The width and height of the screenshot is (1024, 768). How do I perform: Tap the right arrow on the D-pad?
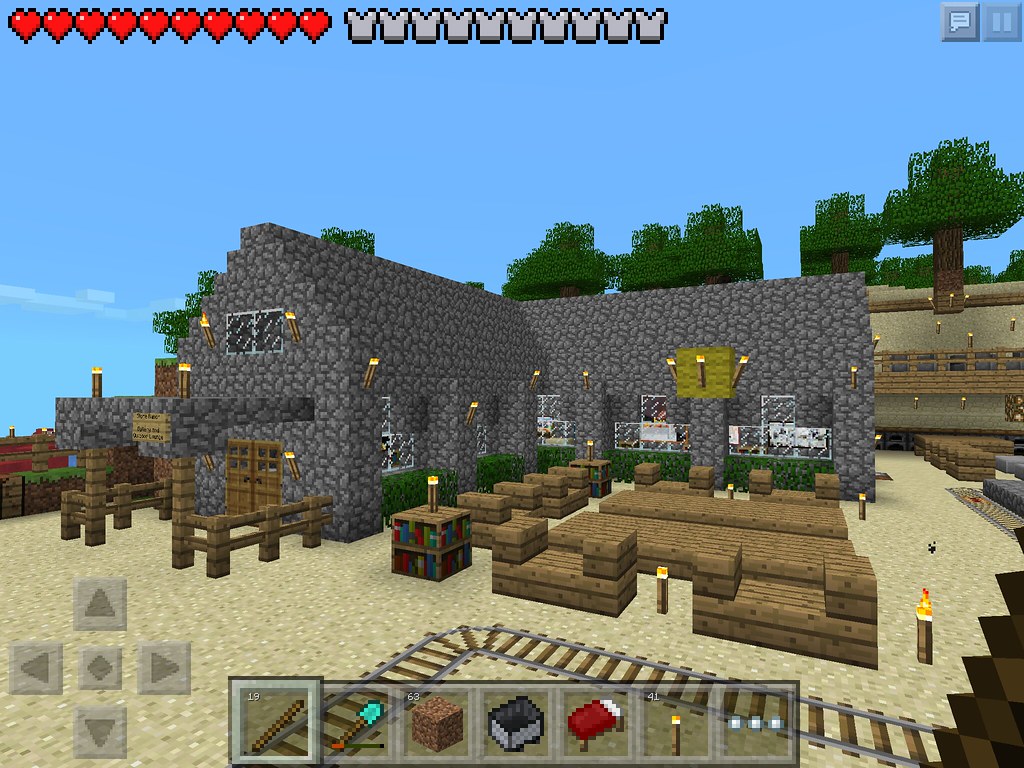click(x=162, y=666)
